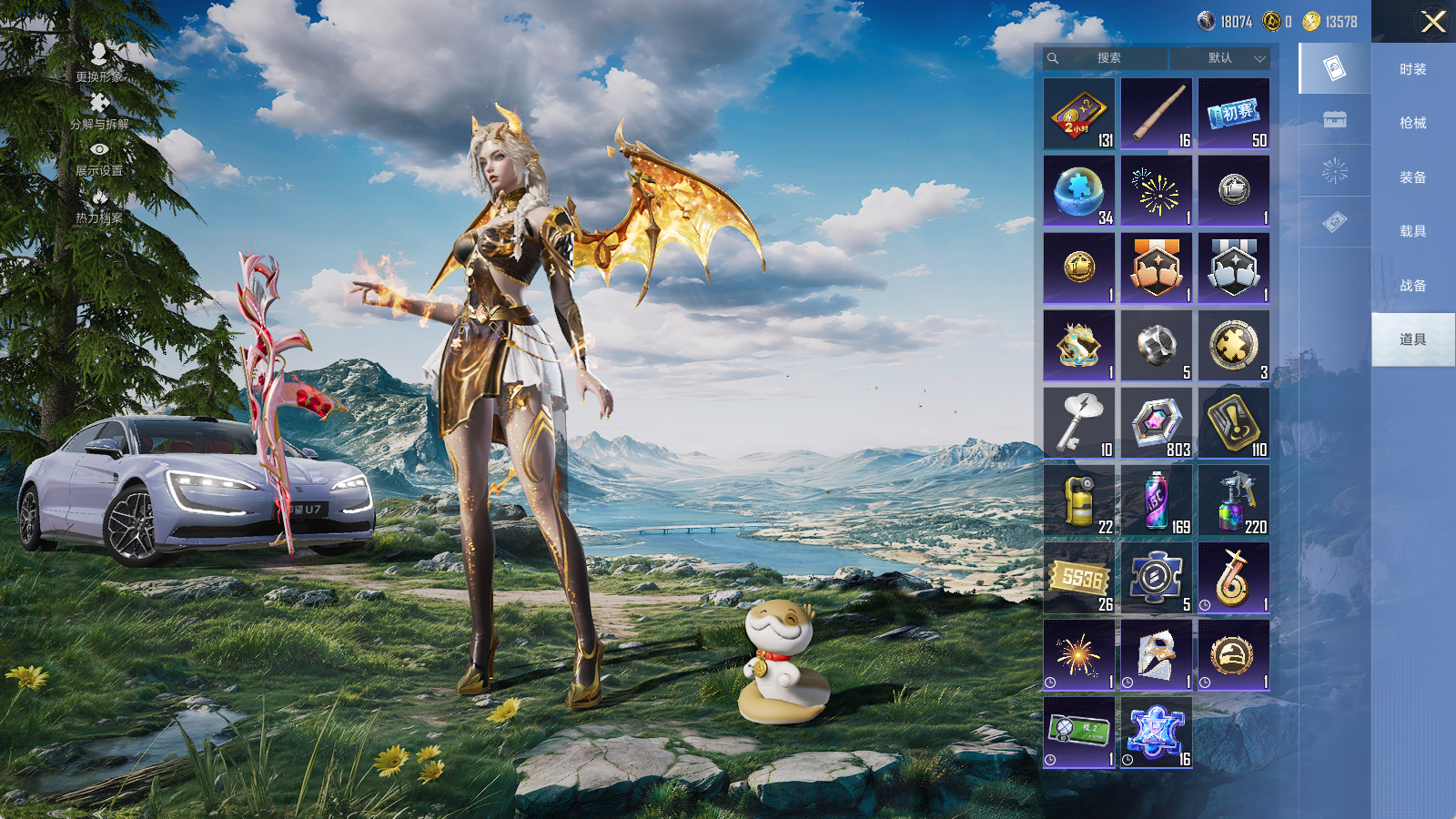The width and height of the screenshot is (1456, 819).
Task: Select the wooden baseball bat item
Action: pos(1157,114)
